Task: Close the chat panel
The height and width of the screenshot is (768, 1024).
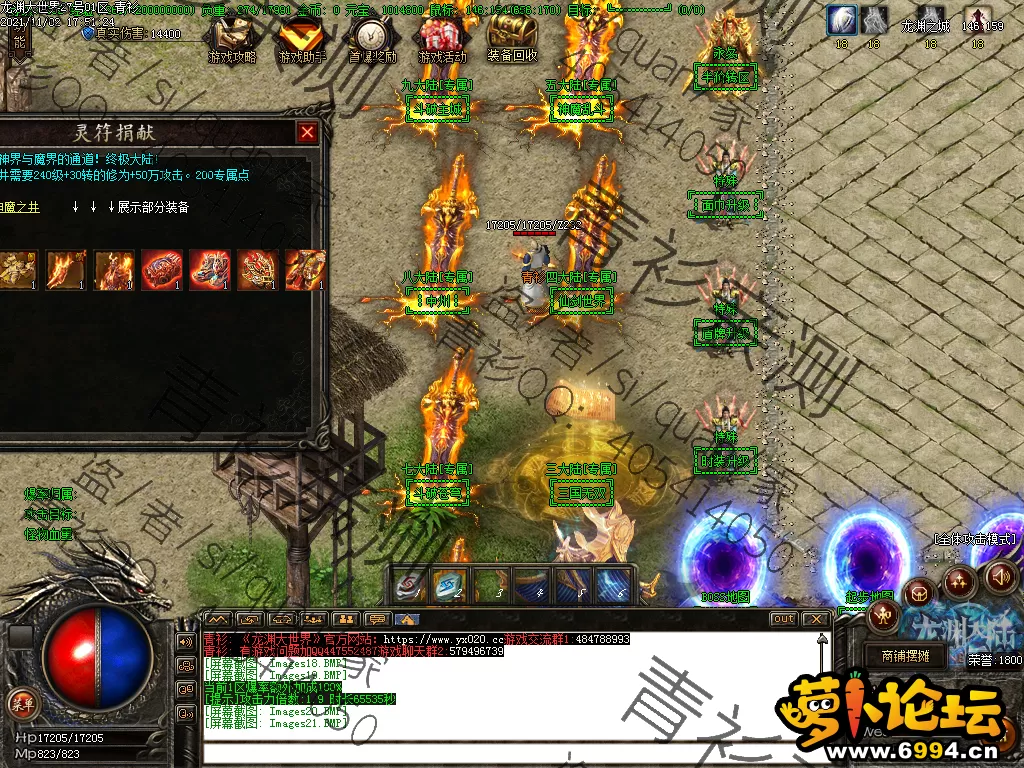Action: coord(817,619)
